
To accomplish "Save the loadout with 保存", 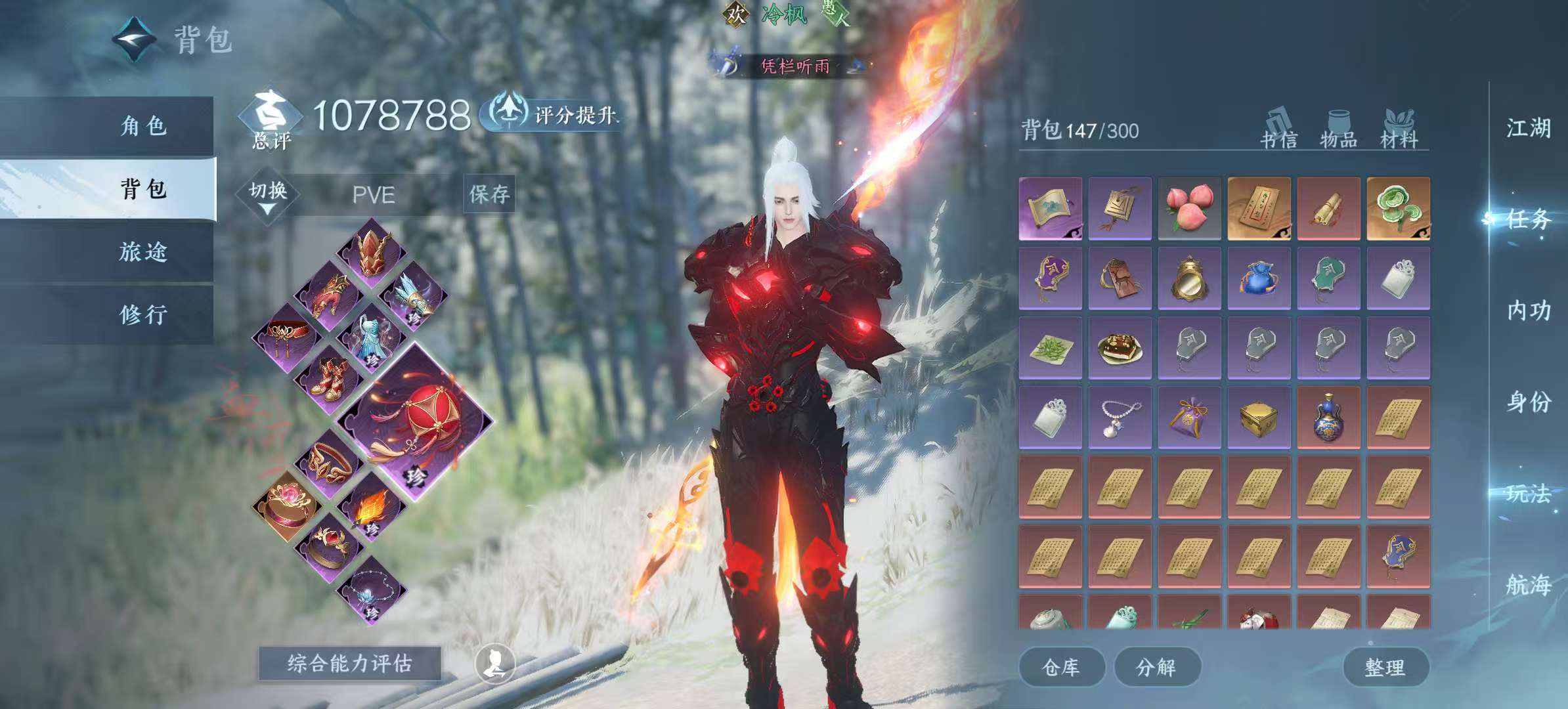I will tap(489, 194).
